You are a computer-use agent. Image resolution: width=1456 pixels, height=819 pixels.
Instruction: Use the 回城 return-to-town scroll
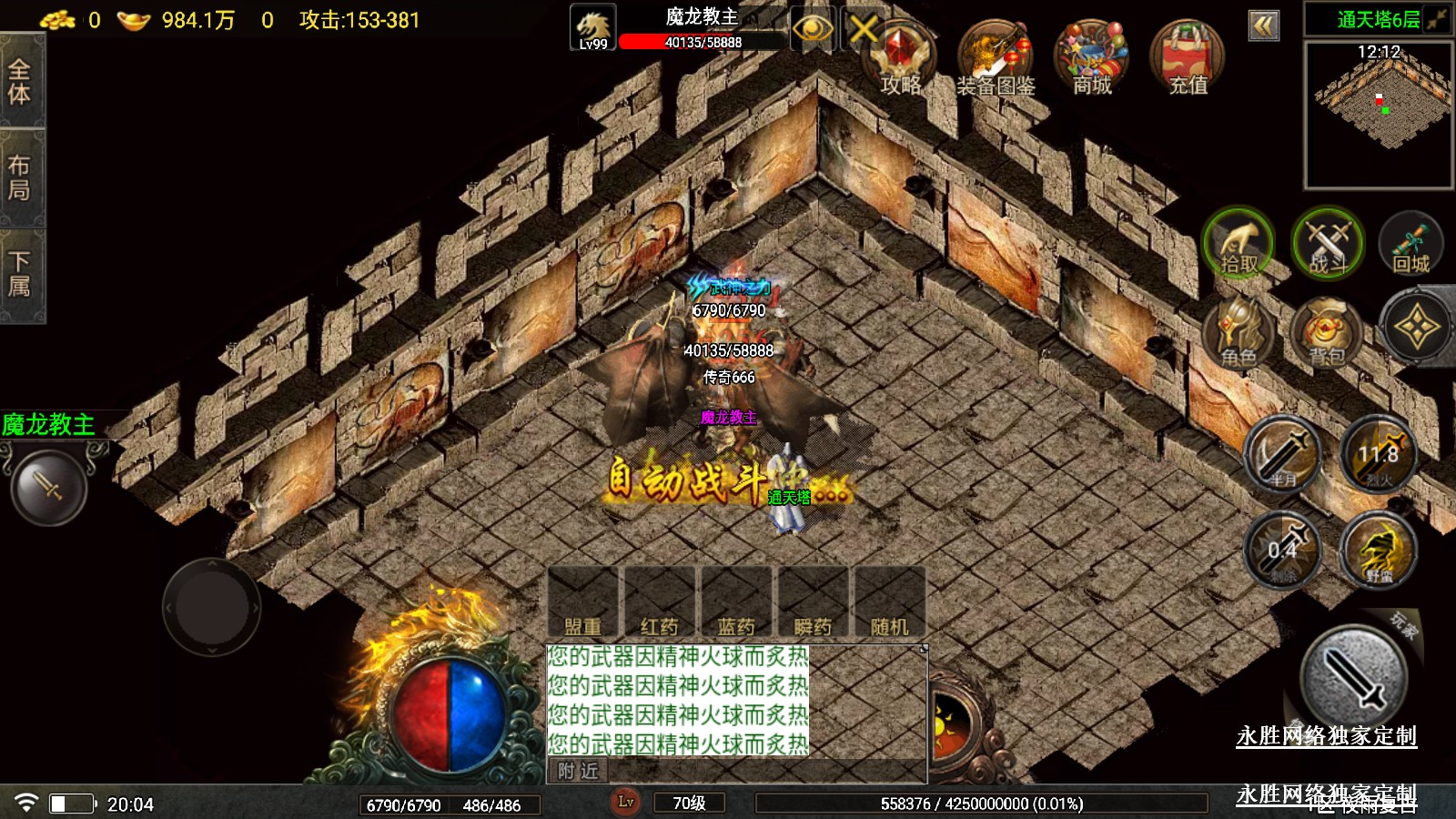click(x=1411, y=244)
